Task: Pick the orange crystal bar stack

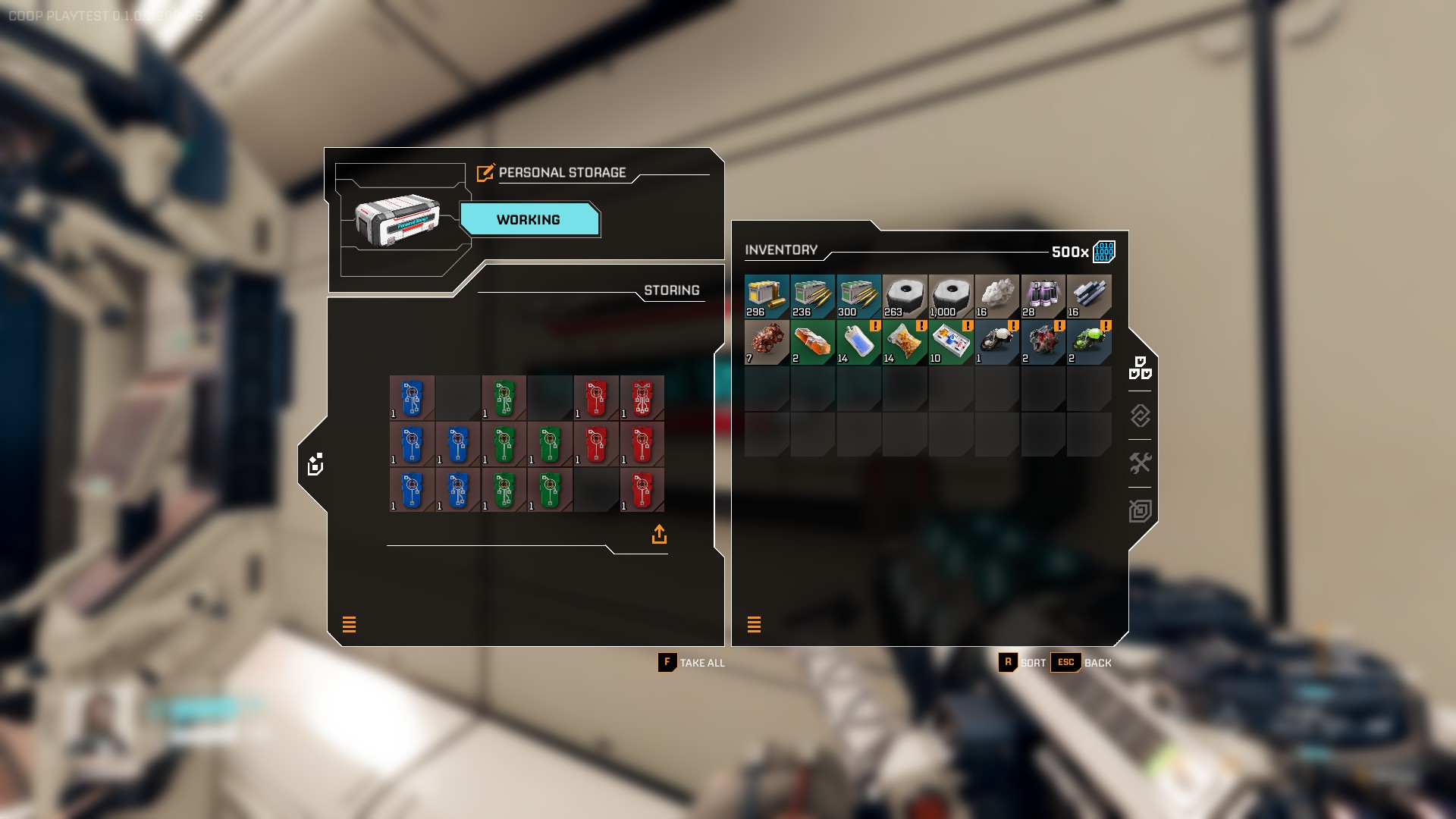Action: point(813,343)
